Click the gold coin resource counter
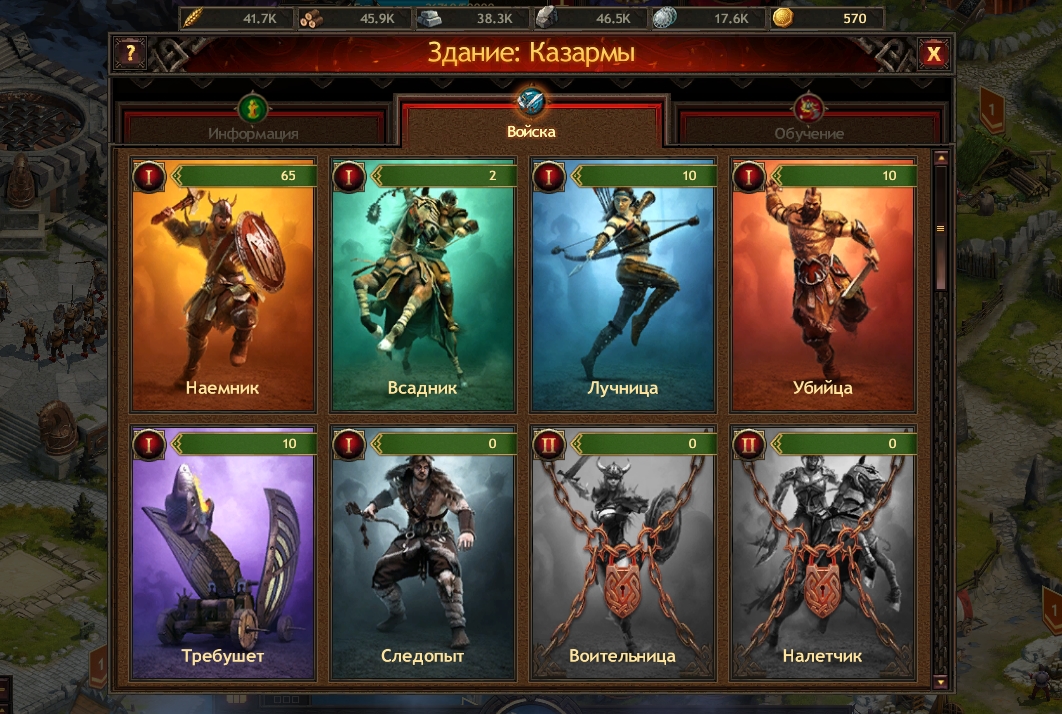The width and height of the screenshot is (1062, 714). [x=827, y=18]
